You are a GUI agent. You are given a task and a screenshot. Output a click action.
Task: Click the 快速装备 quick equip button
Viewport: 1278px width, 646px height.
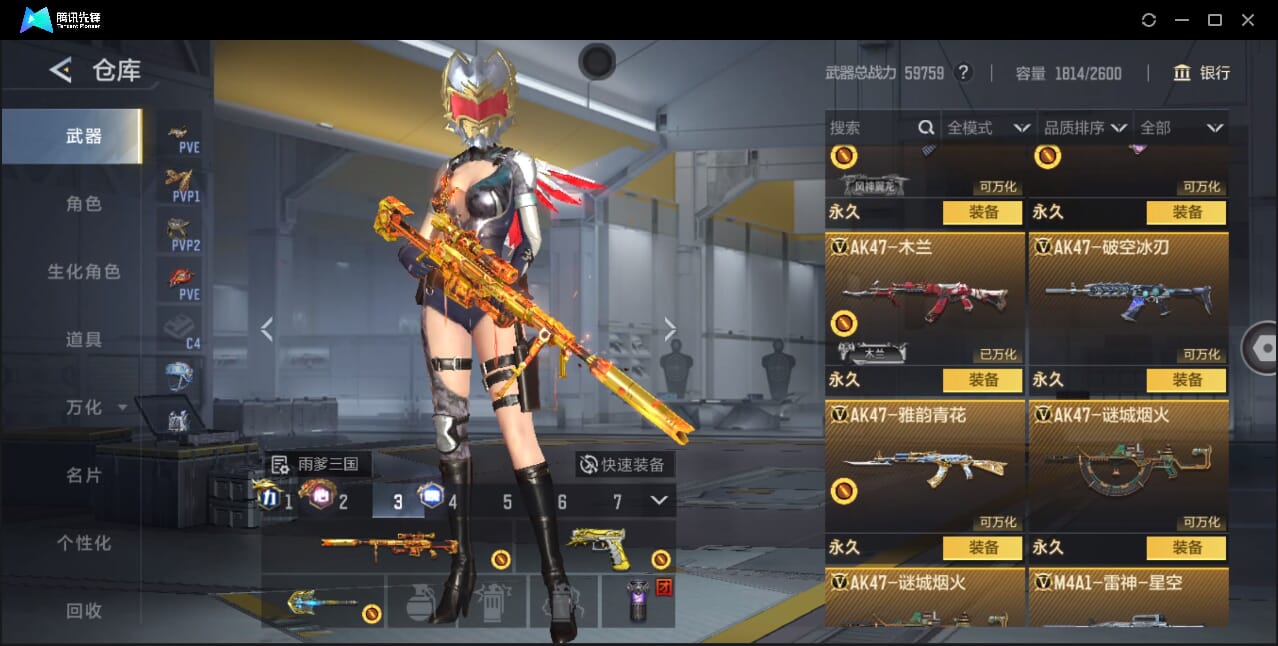coord(624,464)
